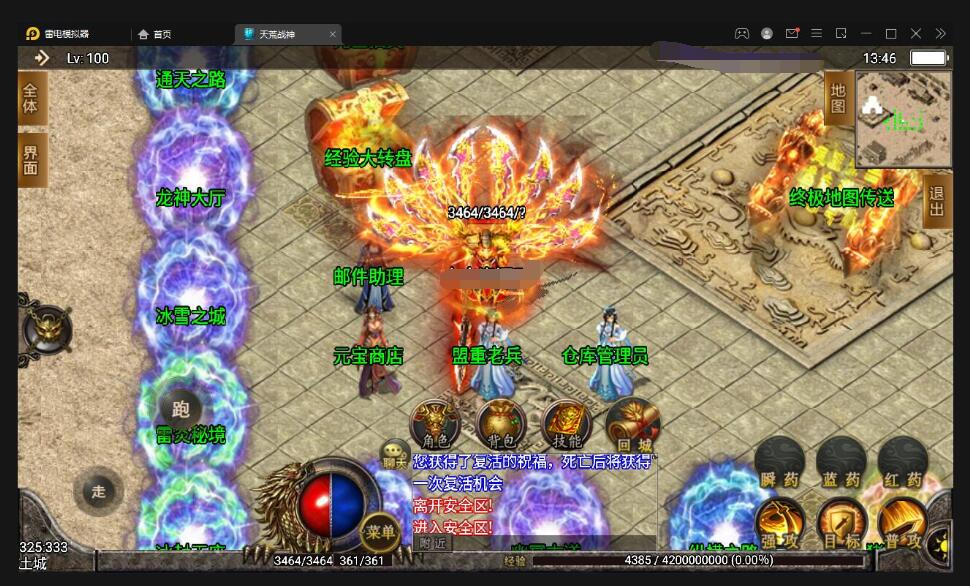Close the 天荒战神 emulator tab
The width and height of the screenshot is (970, 586).
[333, 34]
